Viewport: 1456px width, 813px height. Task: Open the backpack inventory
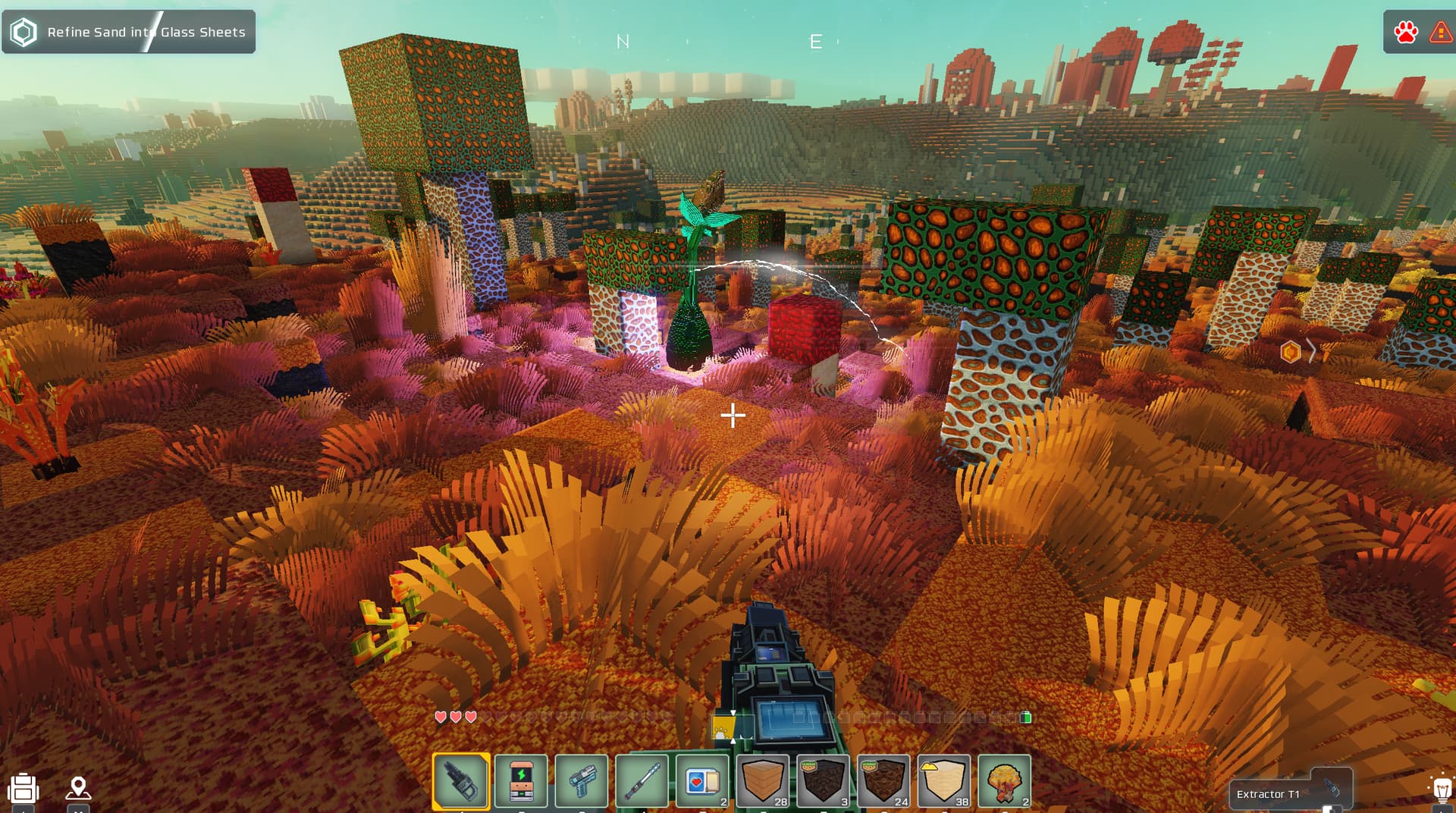(x=24, y=789)
